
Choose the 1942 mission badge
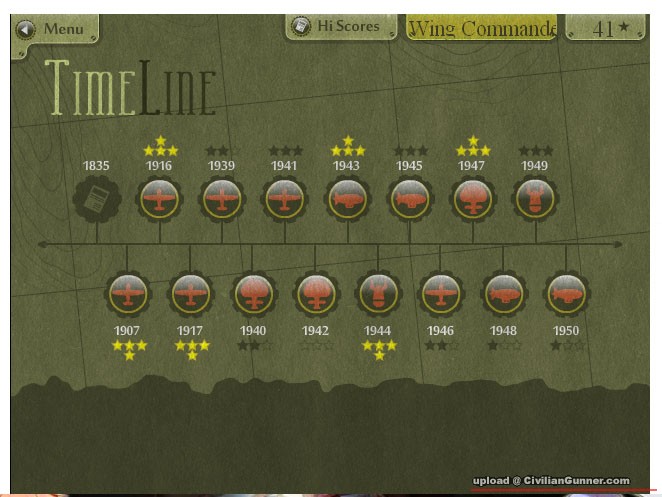point(316,294)
